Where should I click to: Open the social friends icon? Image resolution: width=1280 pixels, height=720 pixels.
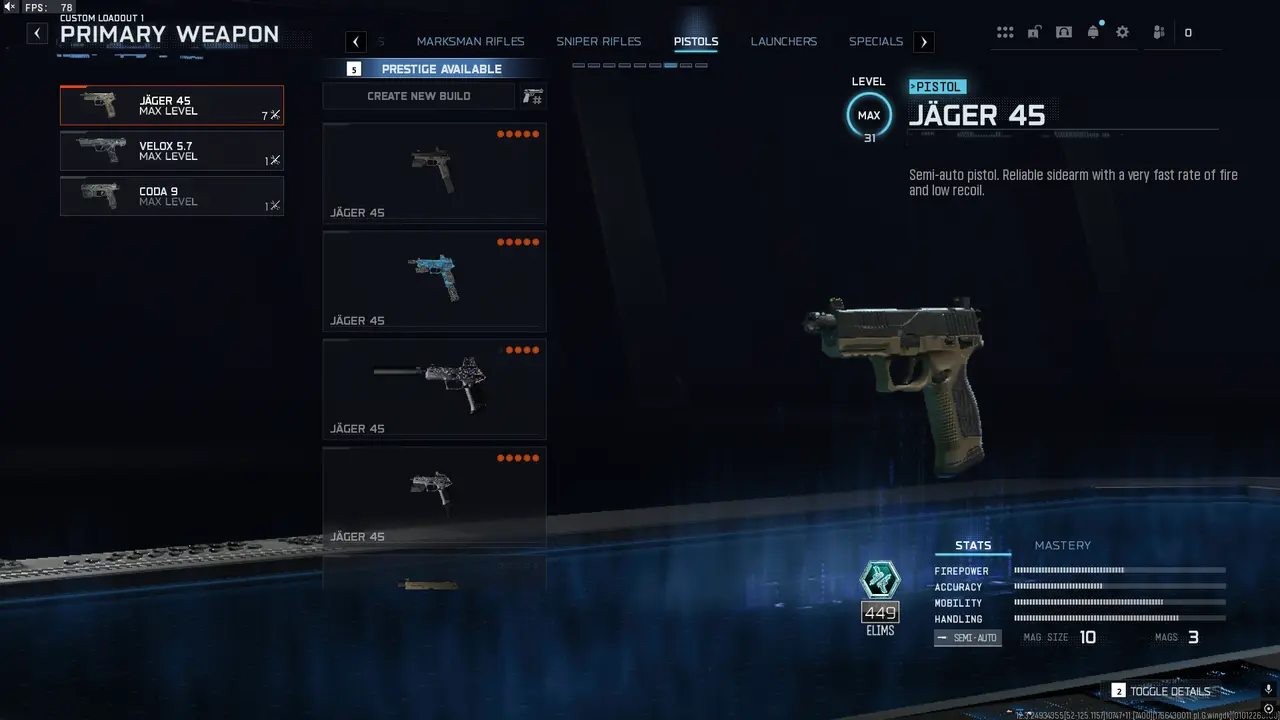(x=1157, y=31)
